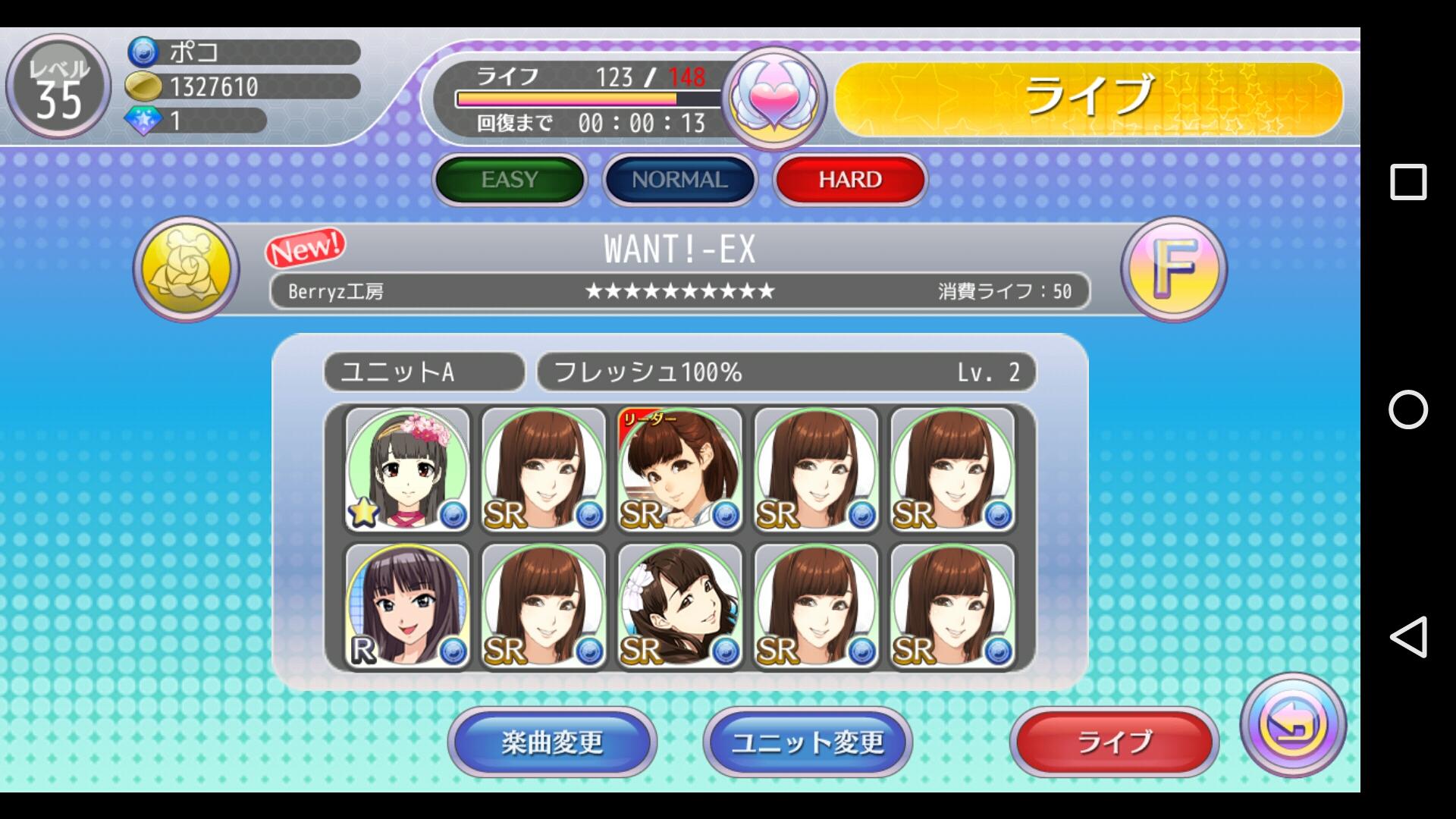Screen dimensions: 1456x819
Task: Pick the flower-crown girl star card
Action: coord(408,469)
